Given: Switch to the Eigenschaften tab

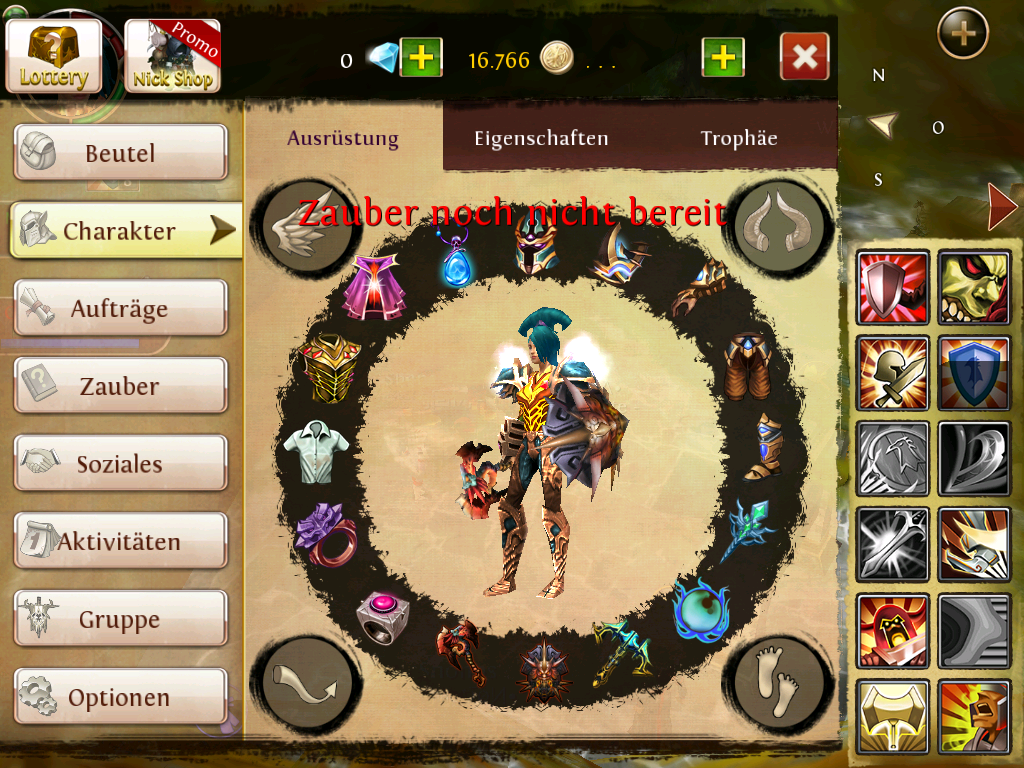Looking at the screenshot, I should click(541, 139).
